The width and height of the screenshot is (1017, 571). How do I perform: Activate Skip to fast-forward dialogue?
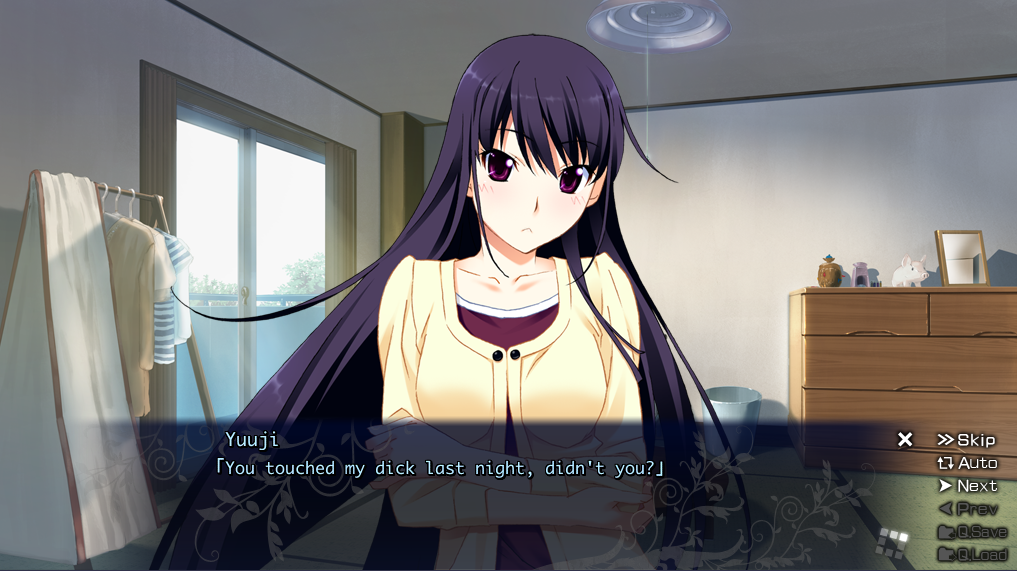(x=966, y=440)
